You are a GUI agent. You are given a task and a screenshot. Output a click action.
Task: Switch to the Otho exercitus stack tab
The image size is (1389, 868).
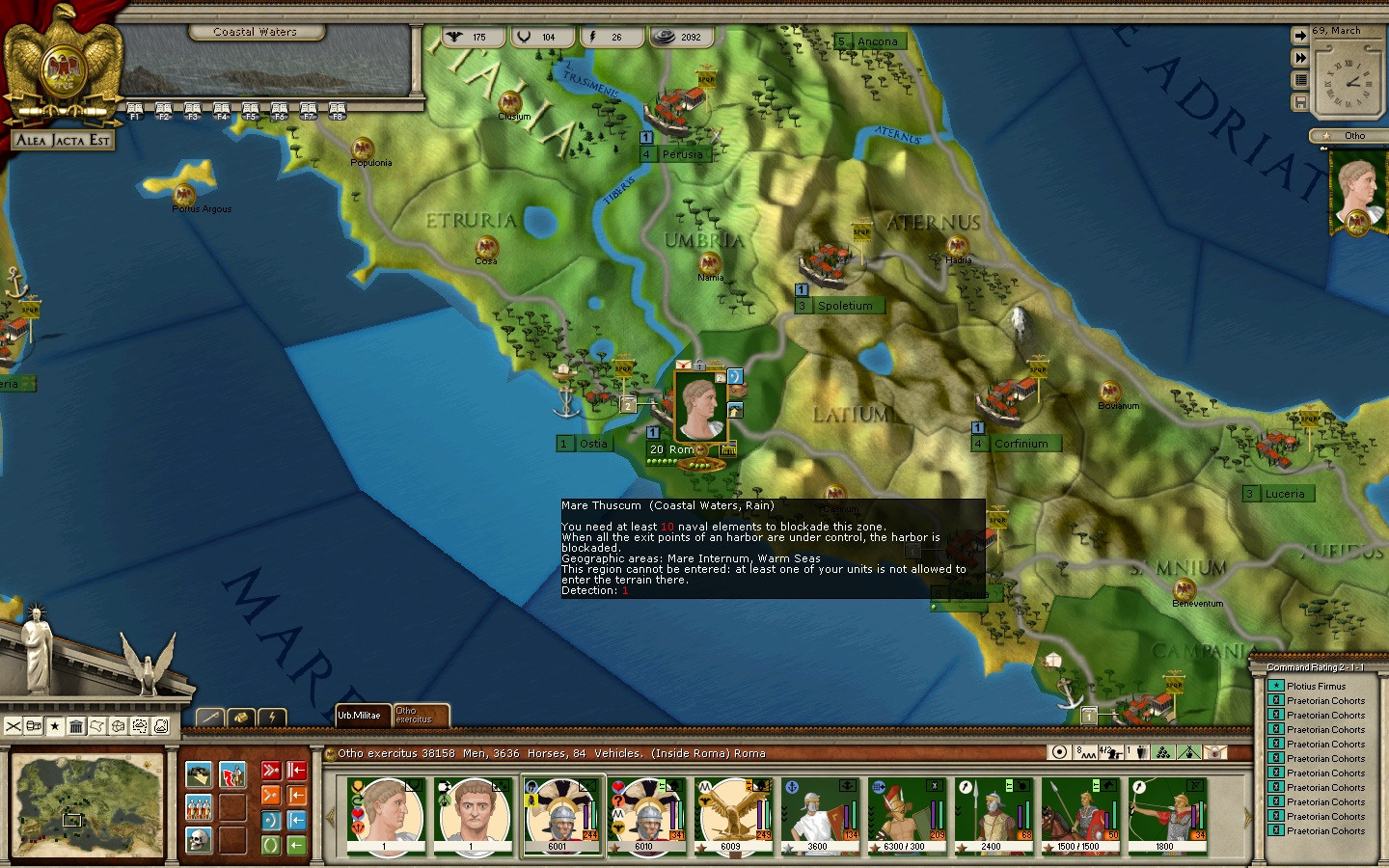pyautogui.click(x=420, y=716)
